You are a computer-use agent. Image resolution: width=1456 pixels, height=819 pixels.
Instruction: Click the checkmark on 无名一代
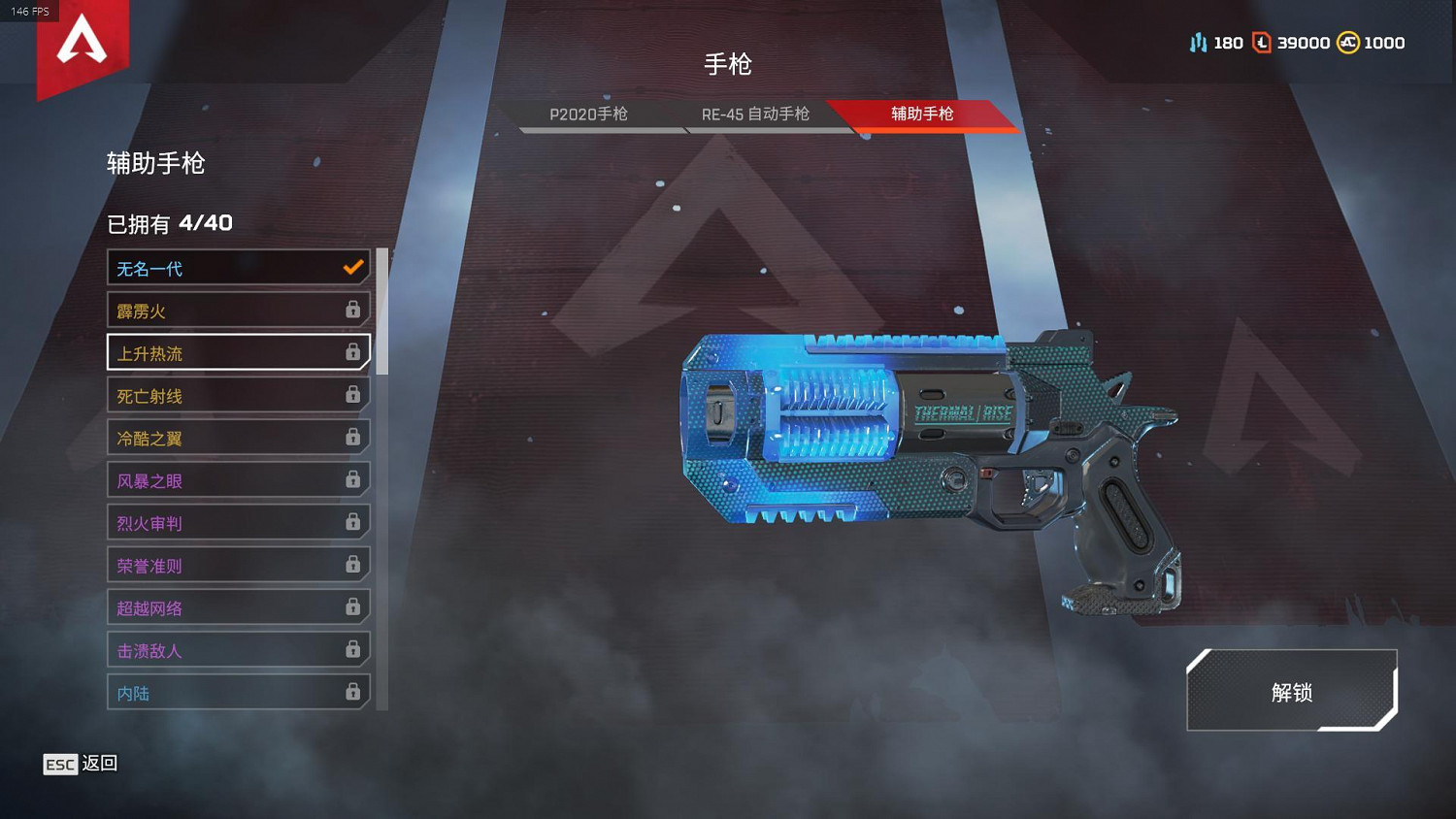(351, 267)
